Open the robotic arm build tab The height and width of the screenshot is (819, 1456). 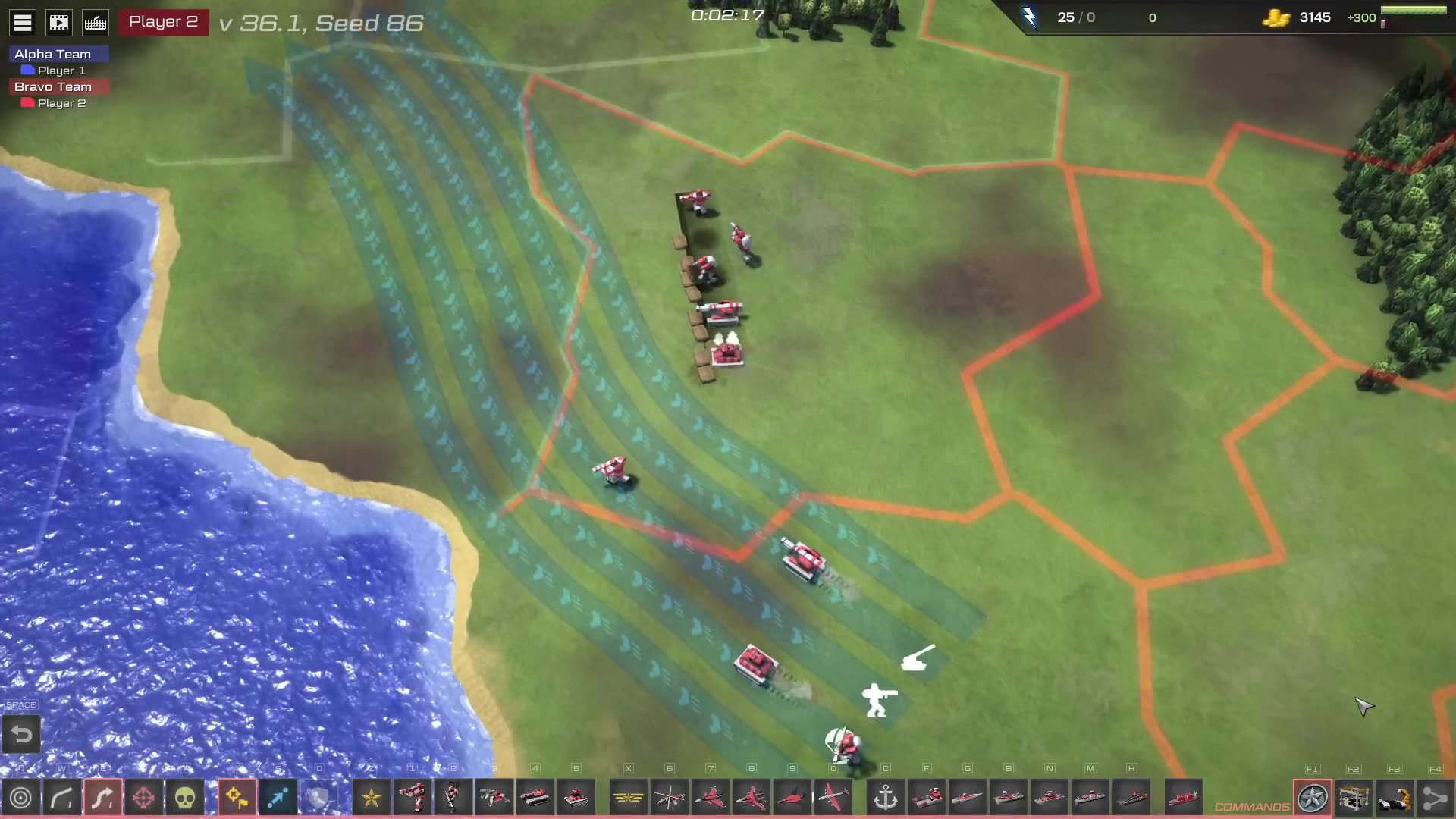click(x=1395, y=798)
